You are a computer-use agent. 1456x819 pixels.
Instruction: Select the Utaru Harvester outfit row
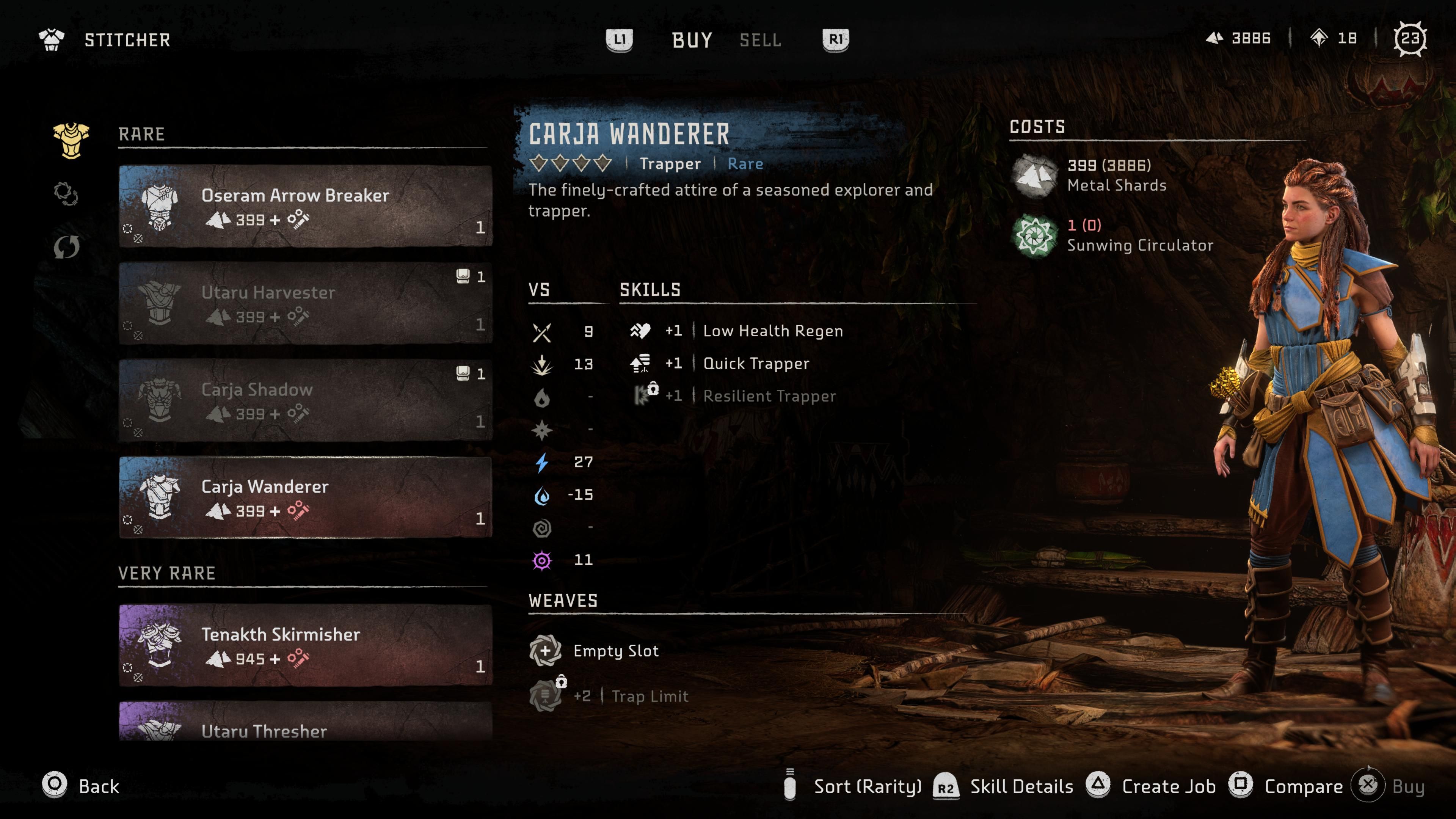click(x=305, y=303)
